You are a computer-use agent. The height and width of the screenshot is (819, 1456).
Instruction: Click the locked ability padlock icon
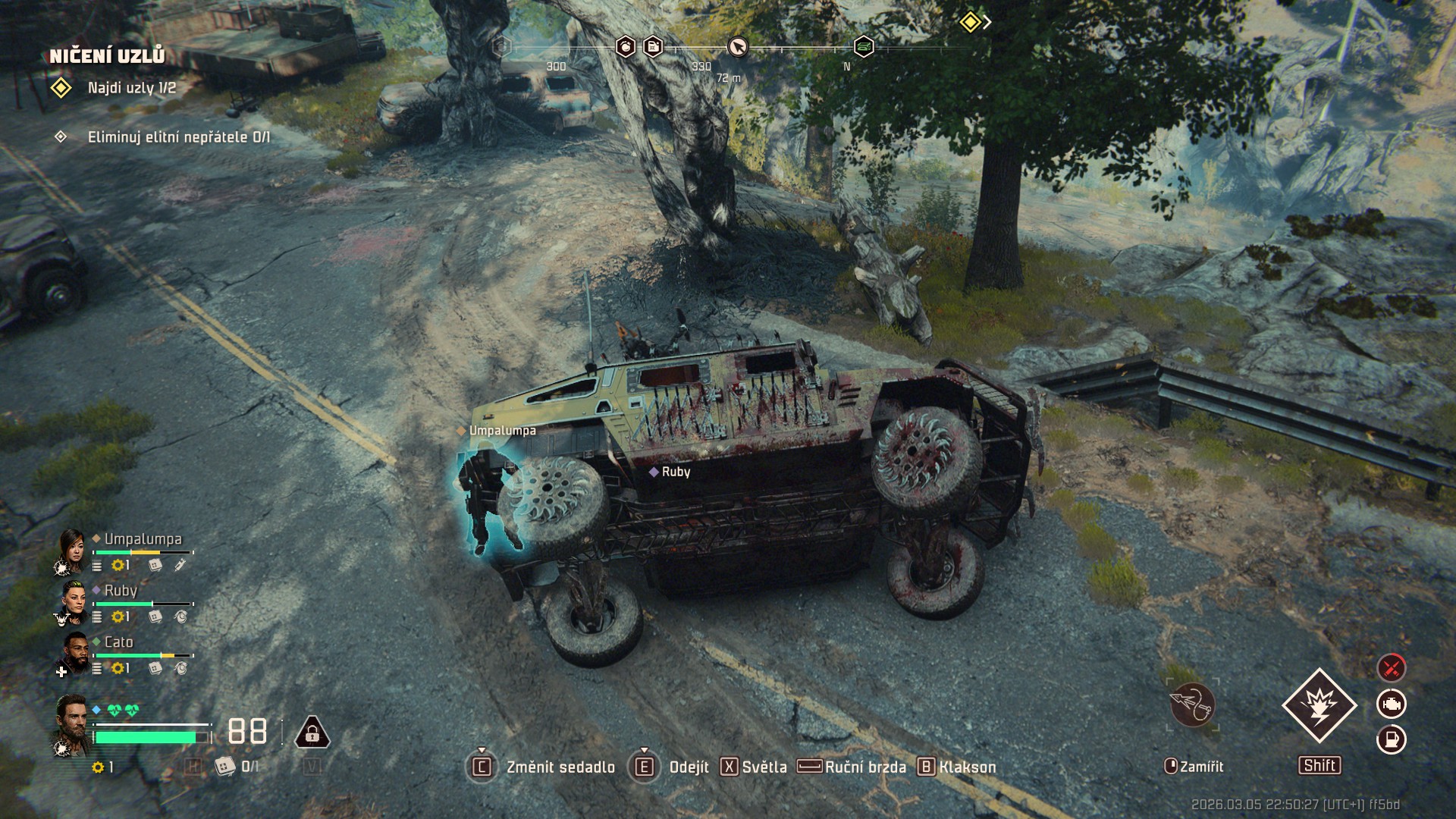pyautogui.click(x=312, y=733)
